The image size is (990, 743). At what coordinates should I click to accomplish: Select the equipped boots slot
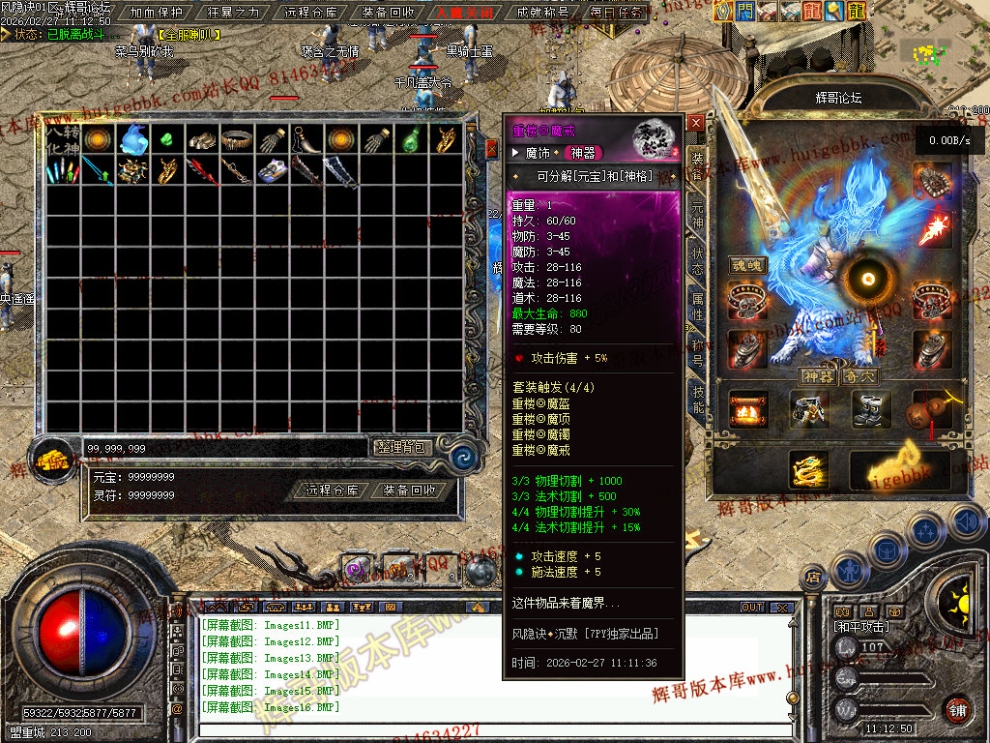870,409
